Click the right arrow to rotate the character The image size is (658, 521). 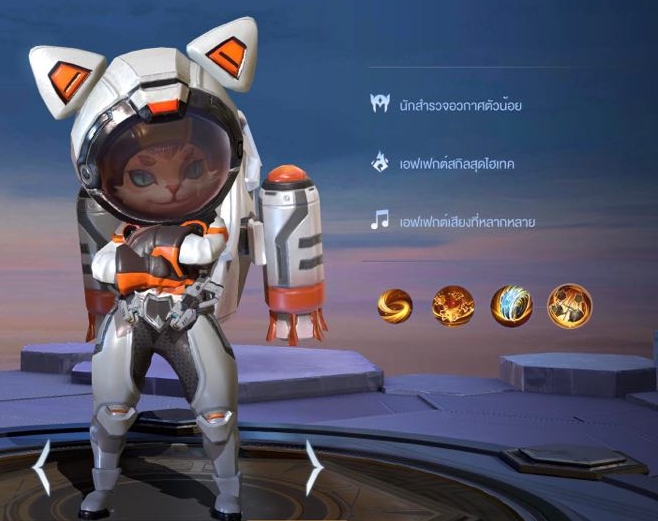(x=313, y=467)
